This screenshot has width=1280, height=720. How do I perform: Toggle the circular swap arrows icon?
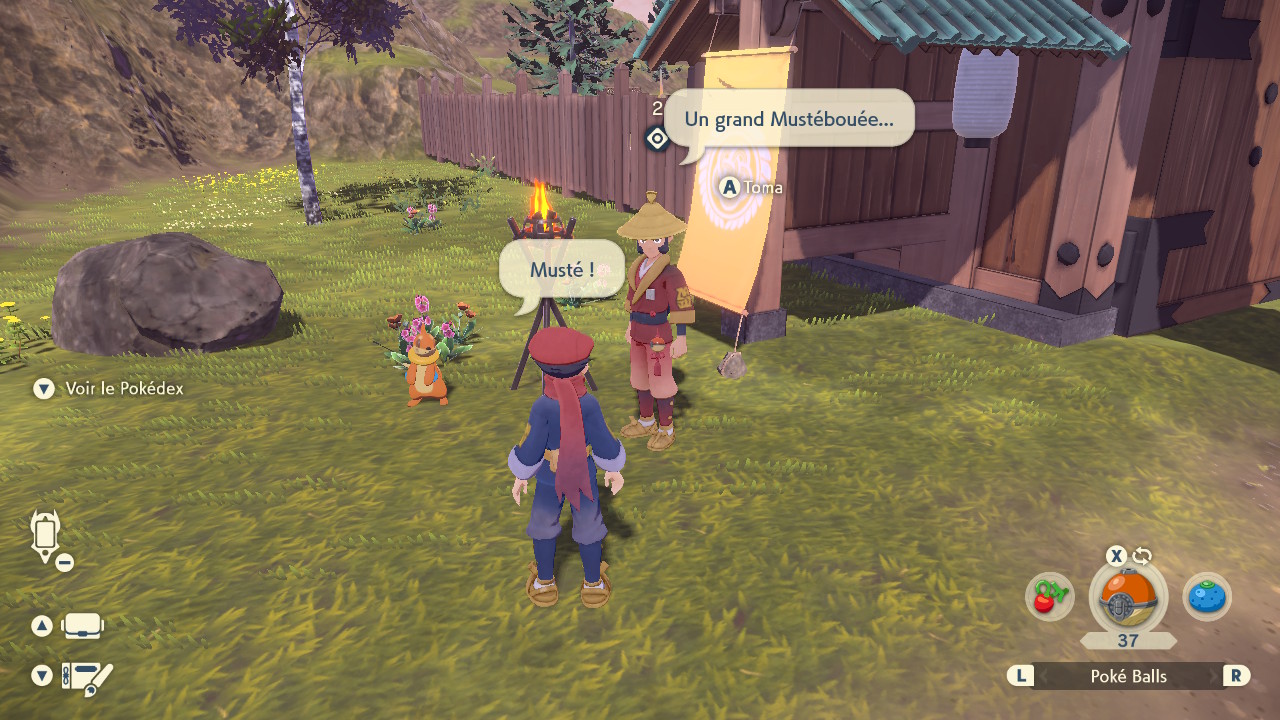point(1142,556)
